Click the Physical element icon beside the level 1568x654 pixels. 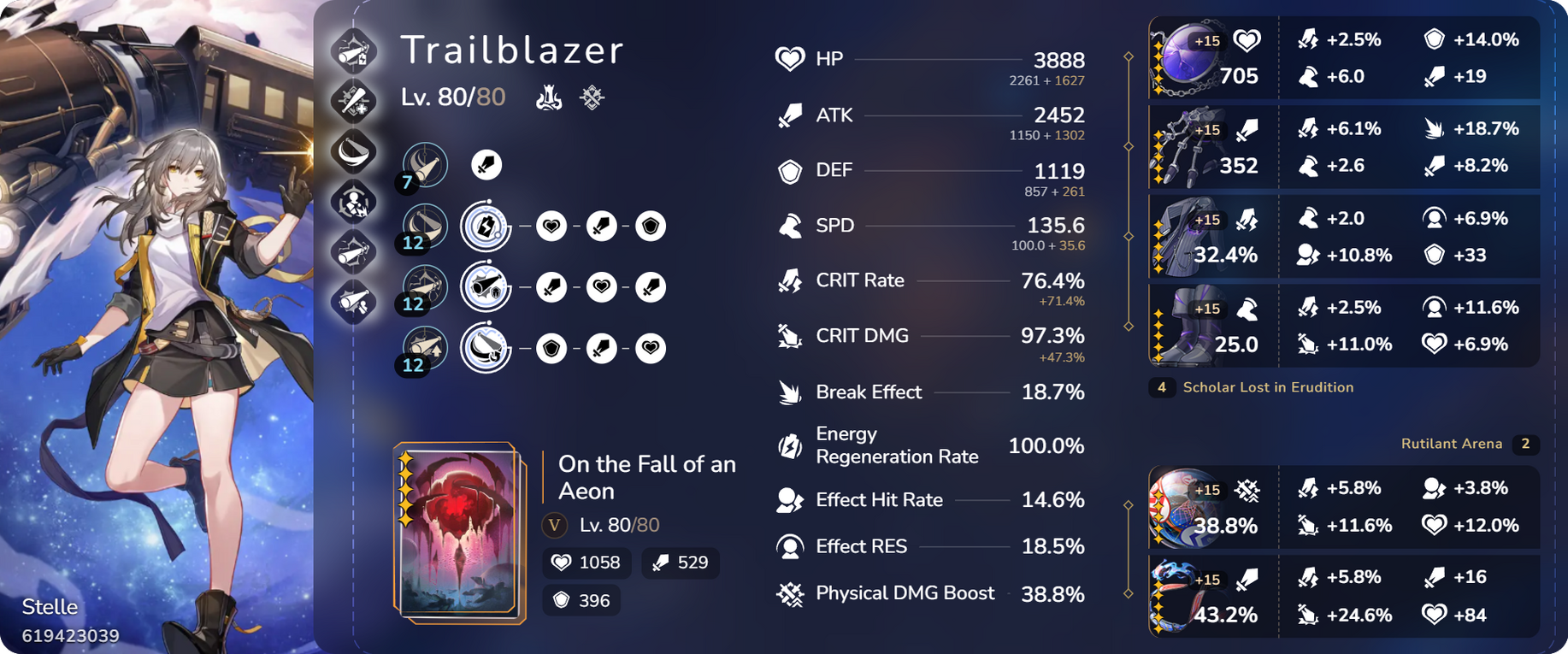click(x=592, y=97)
